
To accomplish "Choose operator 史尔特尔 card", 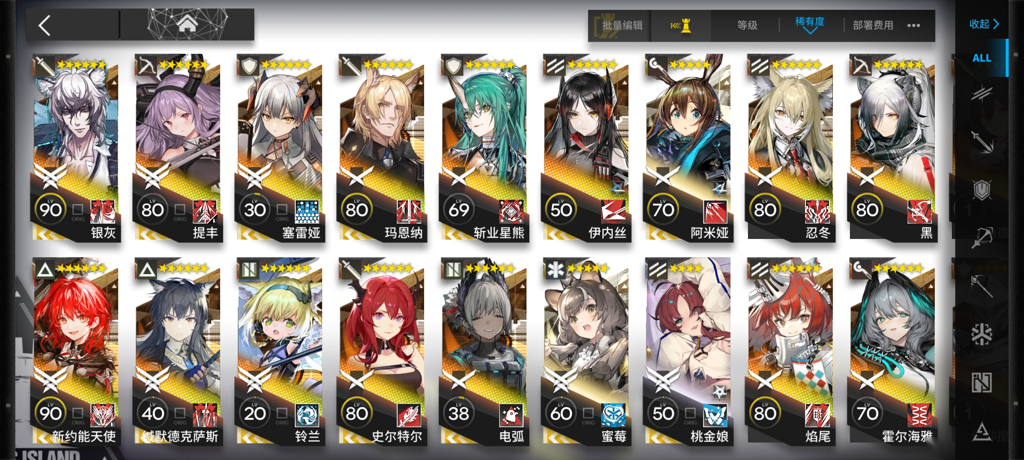I will click(x=382, y=352).
